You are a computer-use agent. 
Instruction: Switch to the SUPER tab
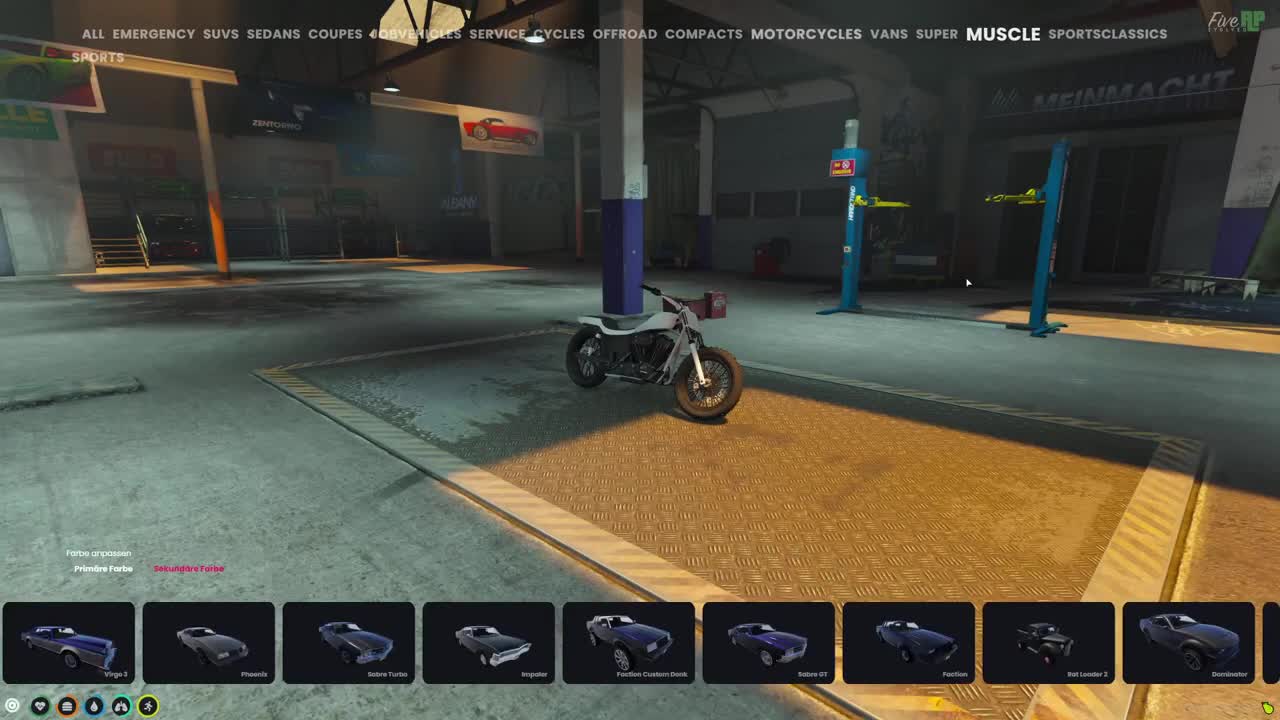(x=936, y=34)
